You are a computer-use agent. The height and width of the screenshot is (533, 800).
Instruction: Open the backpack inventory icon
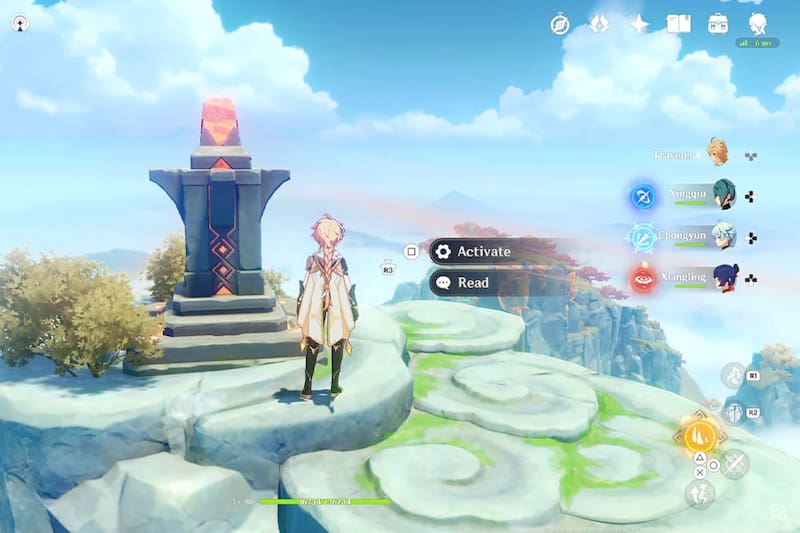pos(717,24)
